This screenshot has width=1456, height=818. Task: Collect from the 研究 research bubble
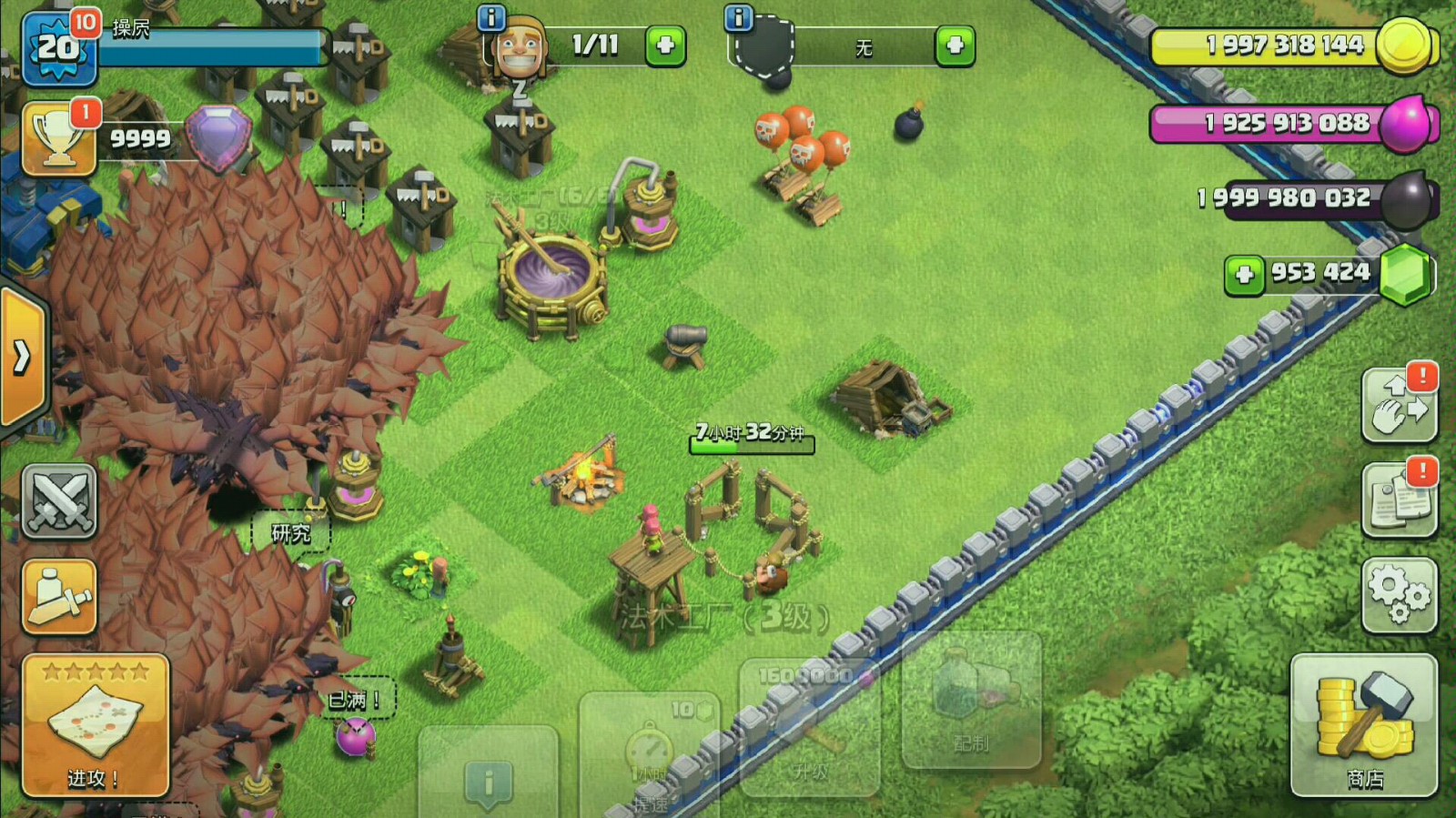click(291, 533)
